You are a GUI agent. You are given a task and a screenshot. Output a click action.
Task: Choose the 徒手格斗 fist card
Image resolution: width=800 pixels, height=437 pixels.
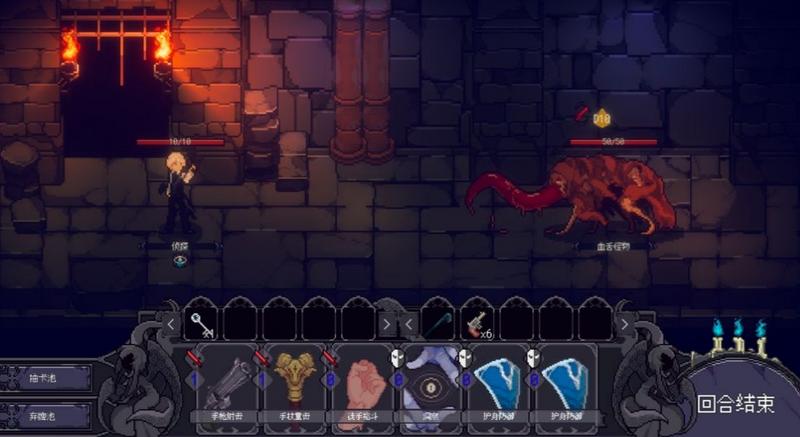(363, 383)
